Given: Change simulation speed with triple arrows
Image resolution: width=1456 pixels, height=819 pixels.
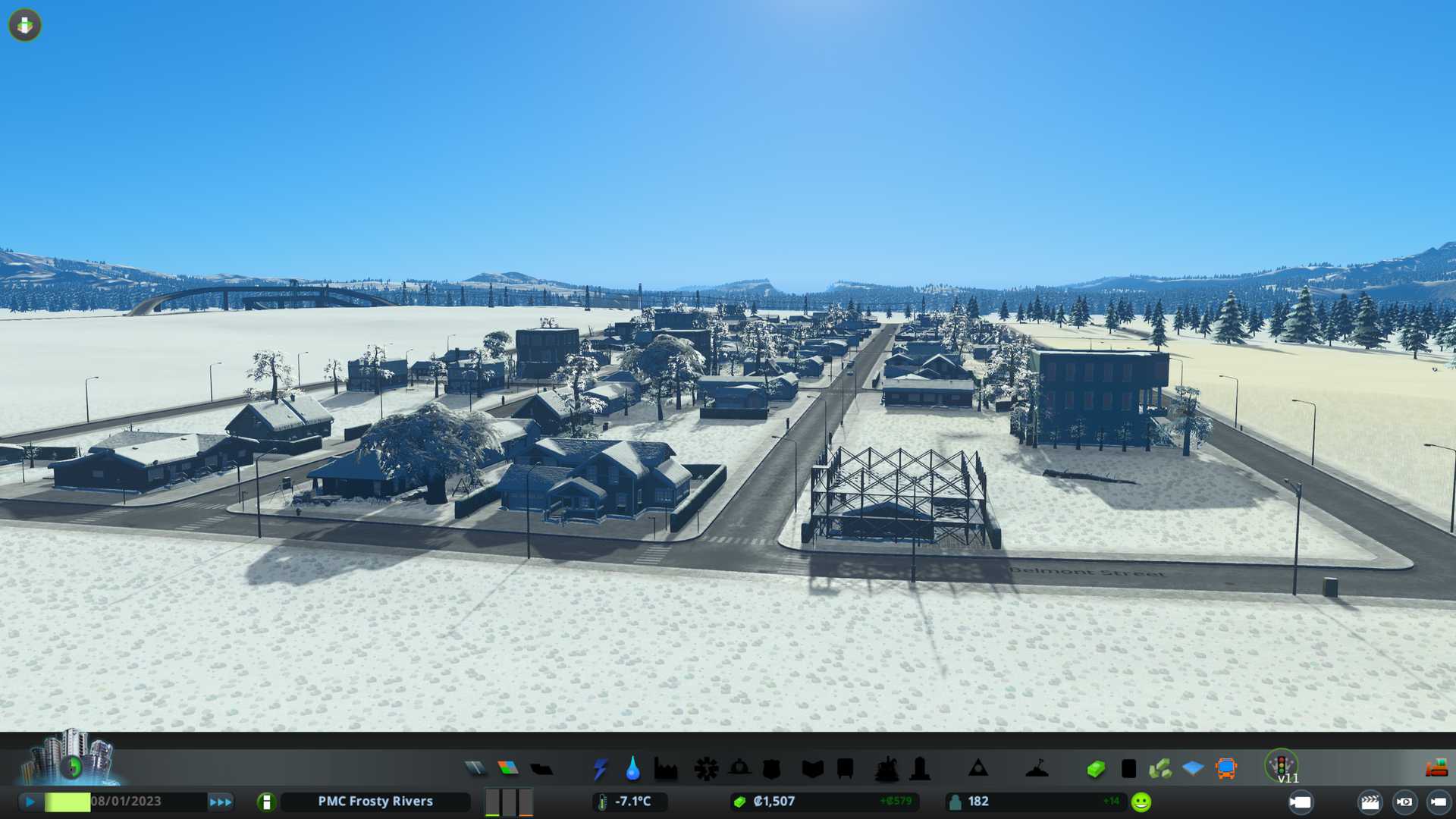Looking at the screenshot, I should (x=221, y=802).
